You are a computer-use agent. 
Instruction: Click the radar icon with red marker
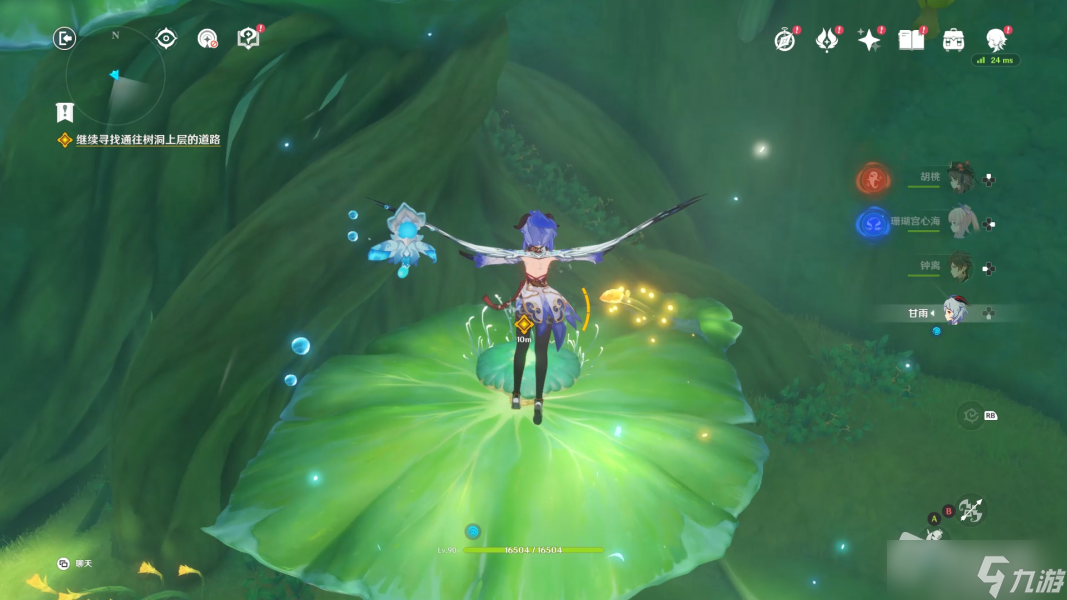point(207,39)
